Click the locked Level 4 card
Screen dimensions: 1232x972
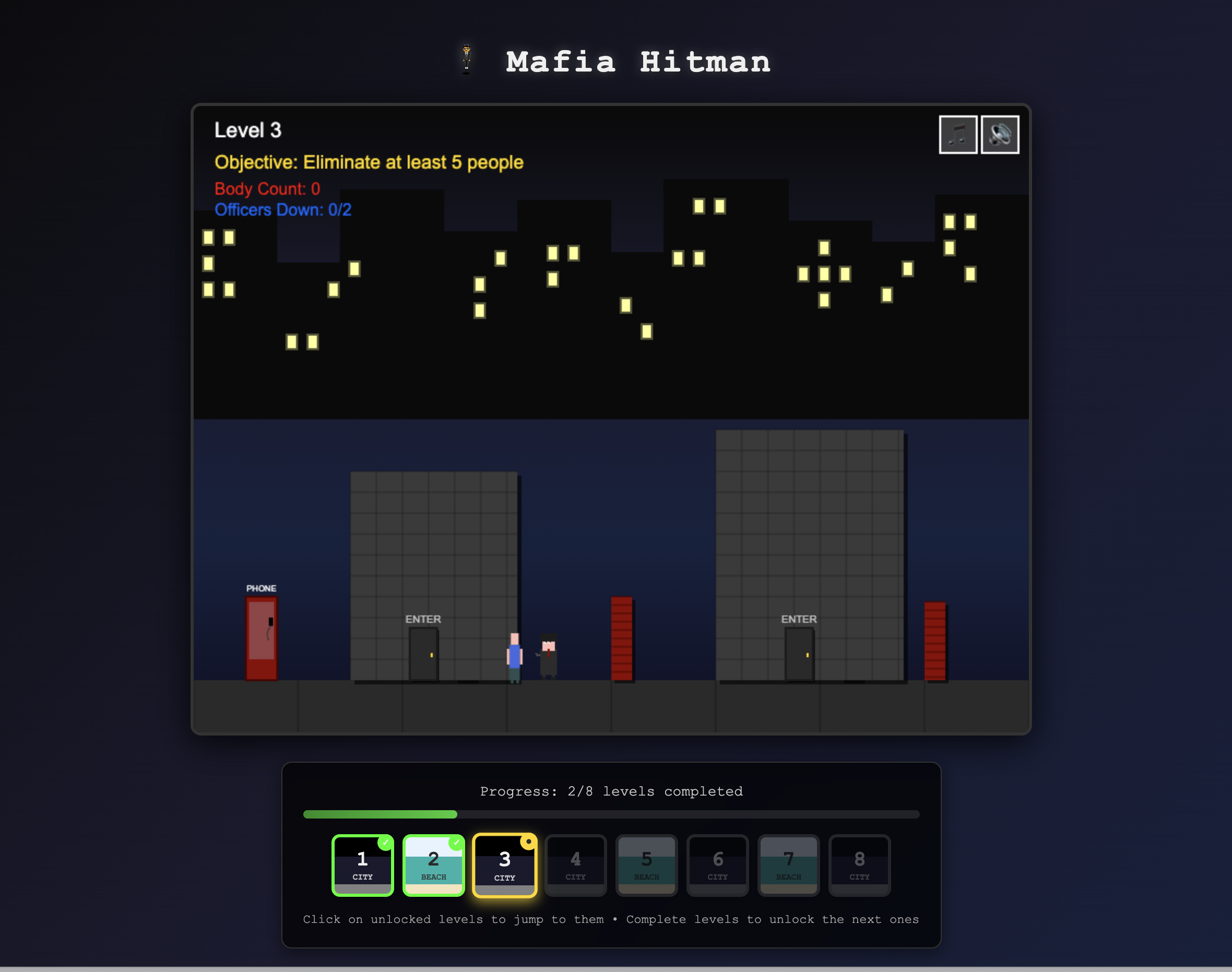point(575,864)
